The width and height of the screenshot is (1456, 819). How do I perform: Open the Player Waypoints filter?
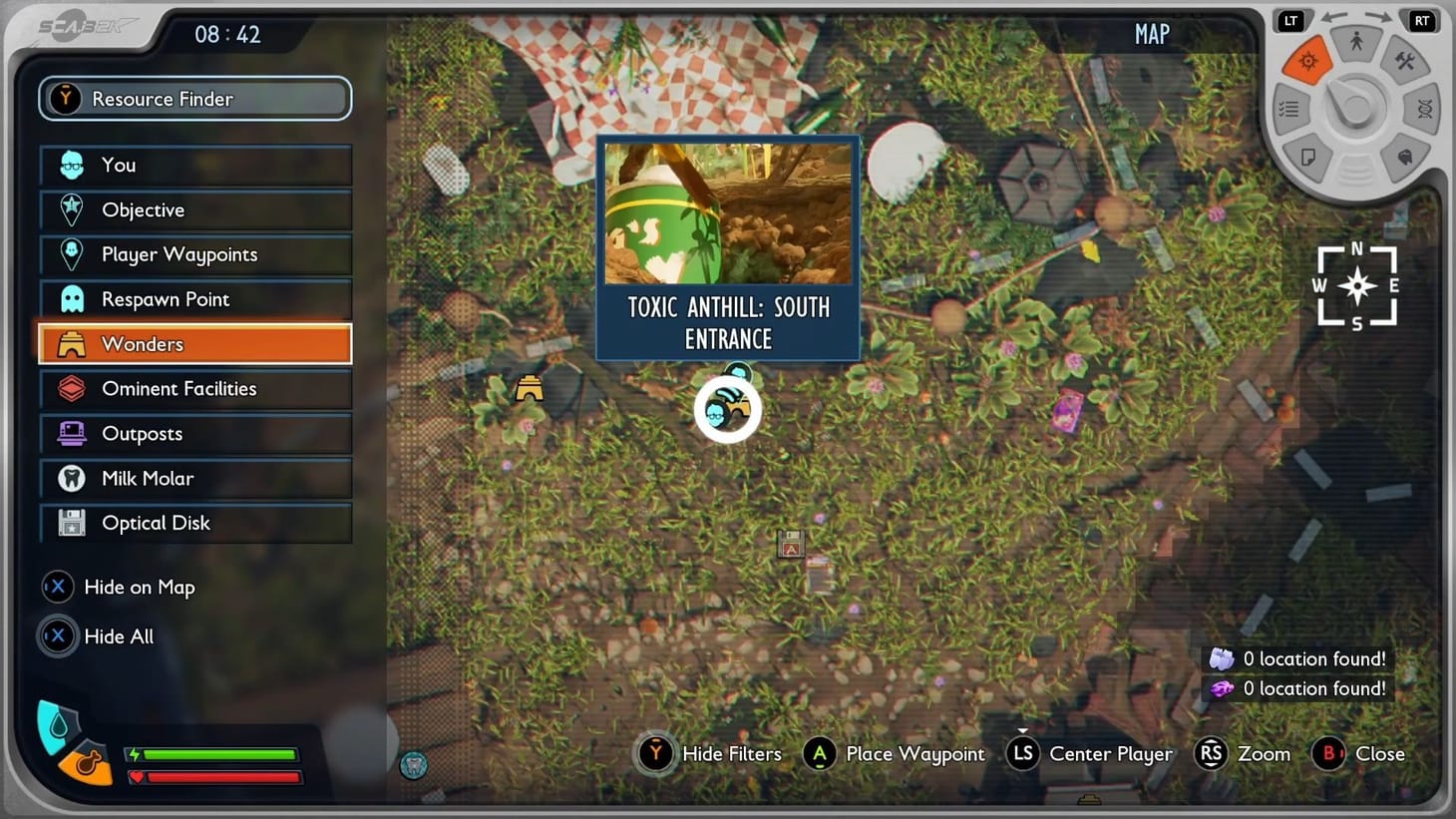[70, 254]
